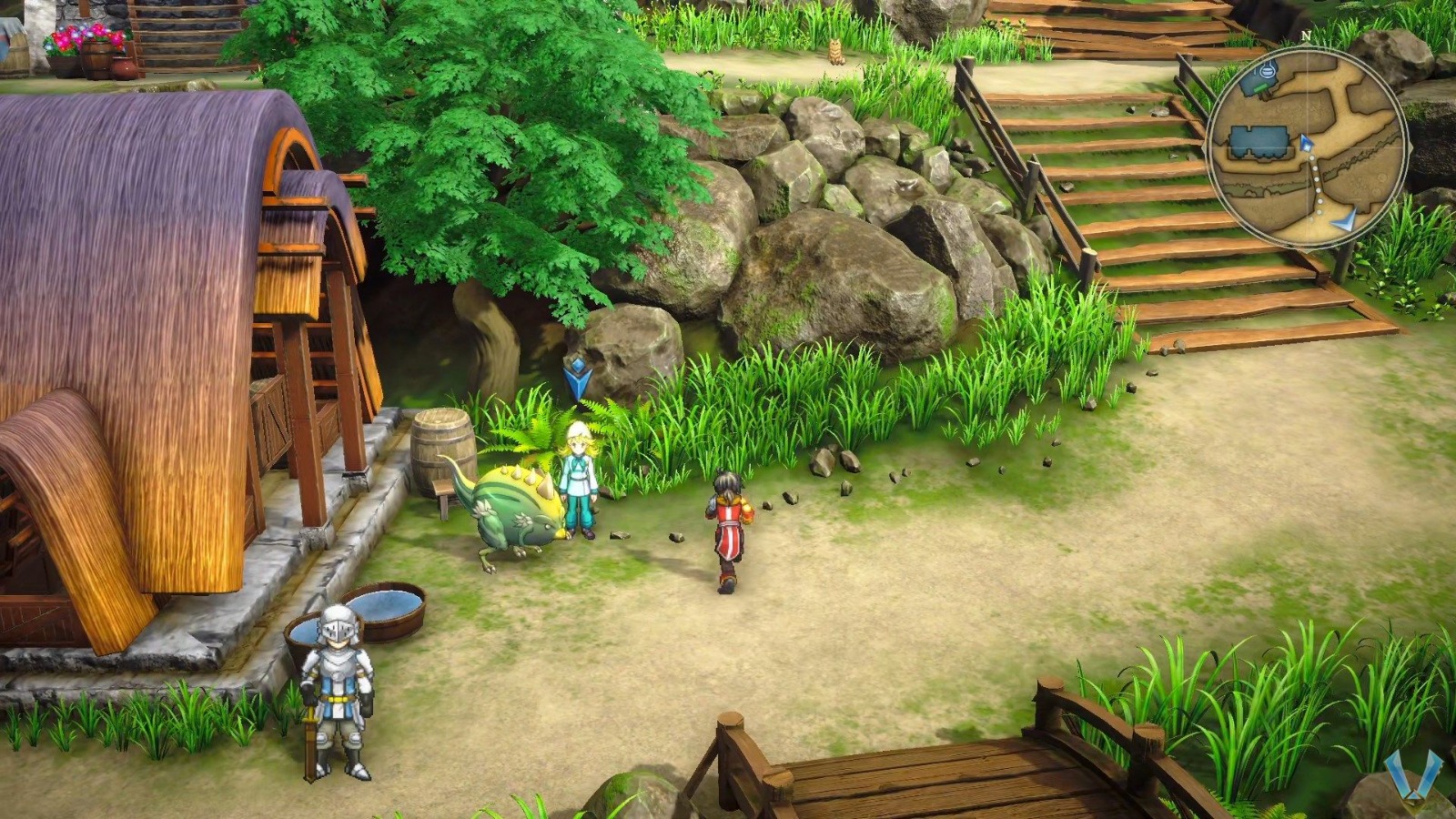Click the blue building marker on the minimap
Viewport: 1456px width, 819px height.
pos(1259,139)
